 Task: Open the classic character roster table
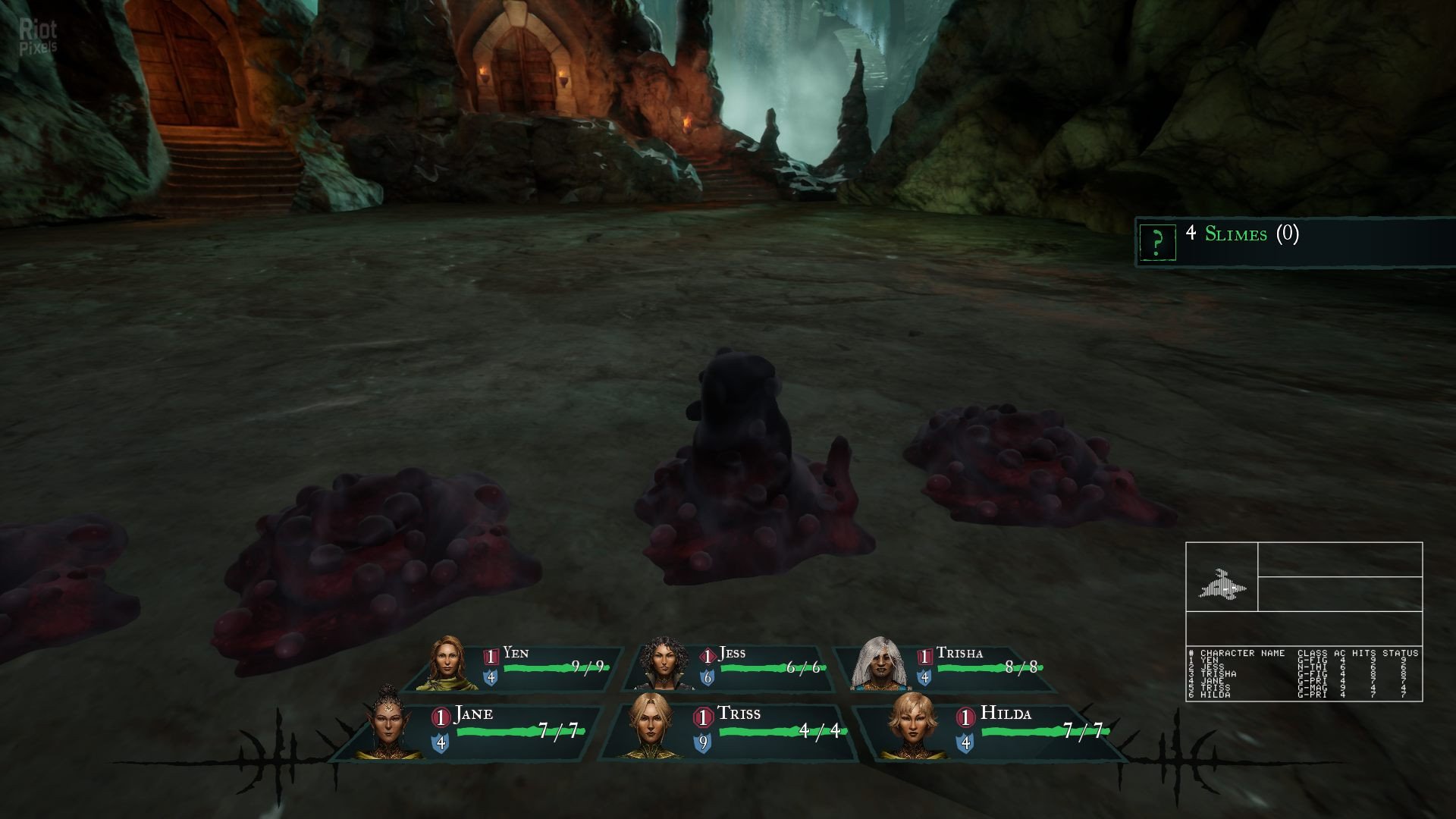[x=1304, y=673]
